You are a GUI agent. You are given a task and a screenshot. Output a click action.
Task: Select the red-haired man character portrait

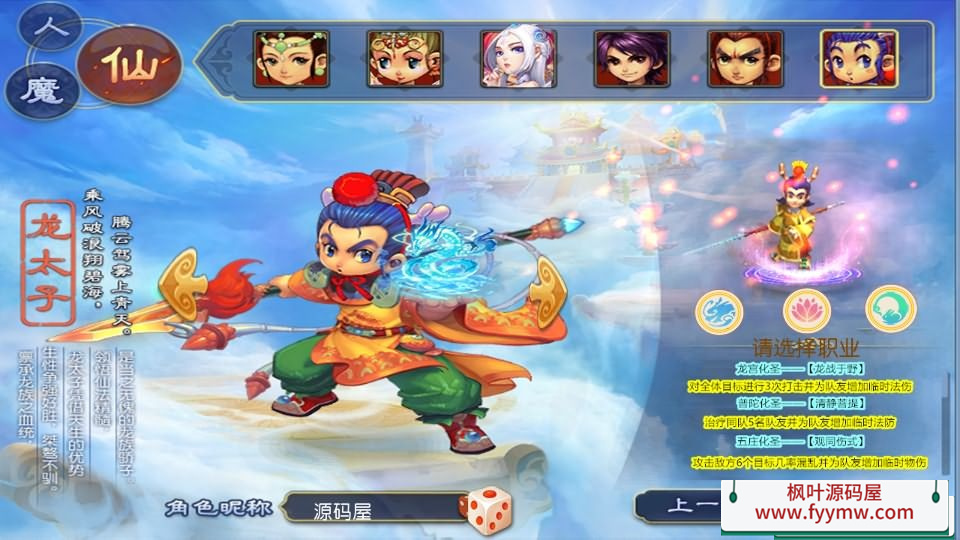pos(745,59)
